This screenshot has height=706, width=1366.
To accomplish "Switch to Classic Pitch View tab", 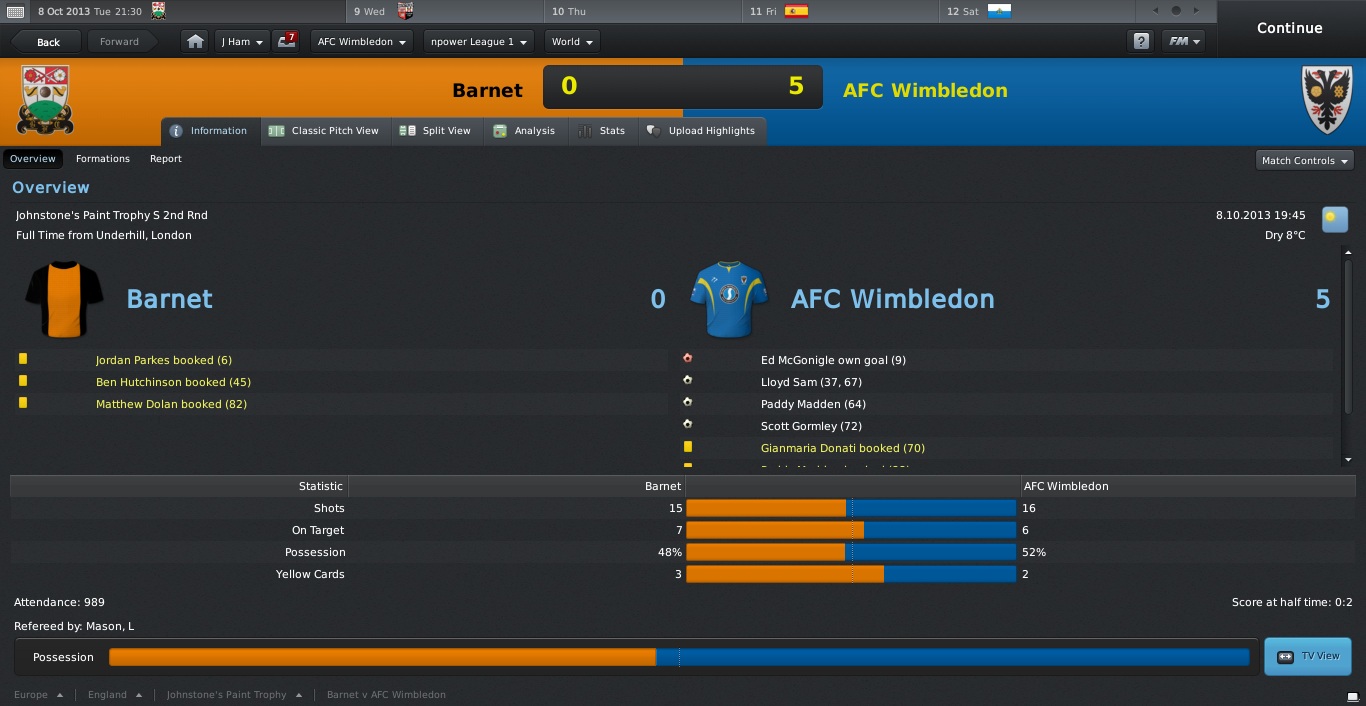I will 324,131.
